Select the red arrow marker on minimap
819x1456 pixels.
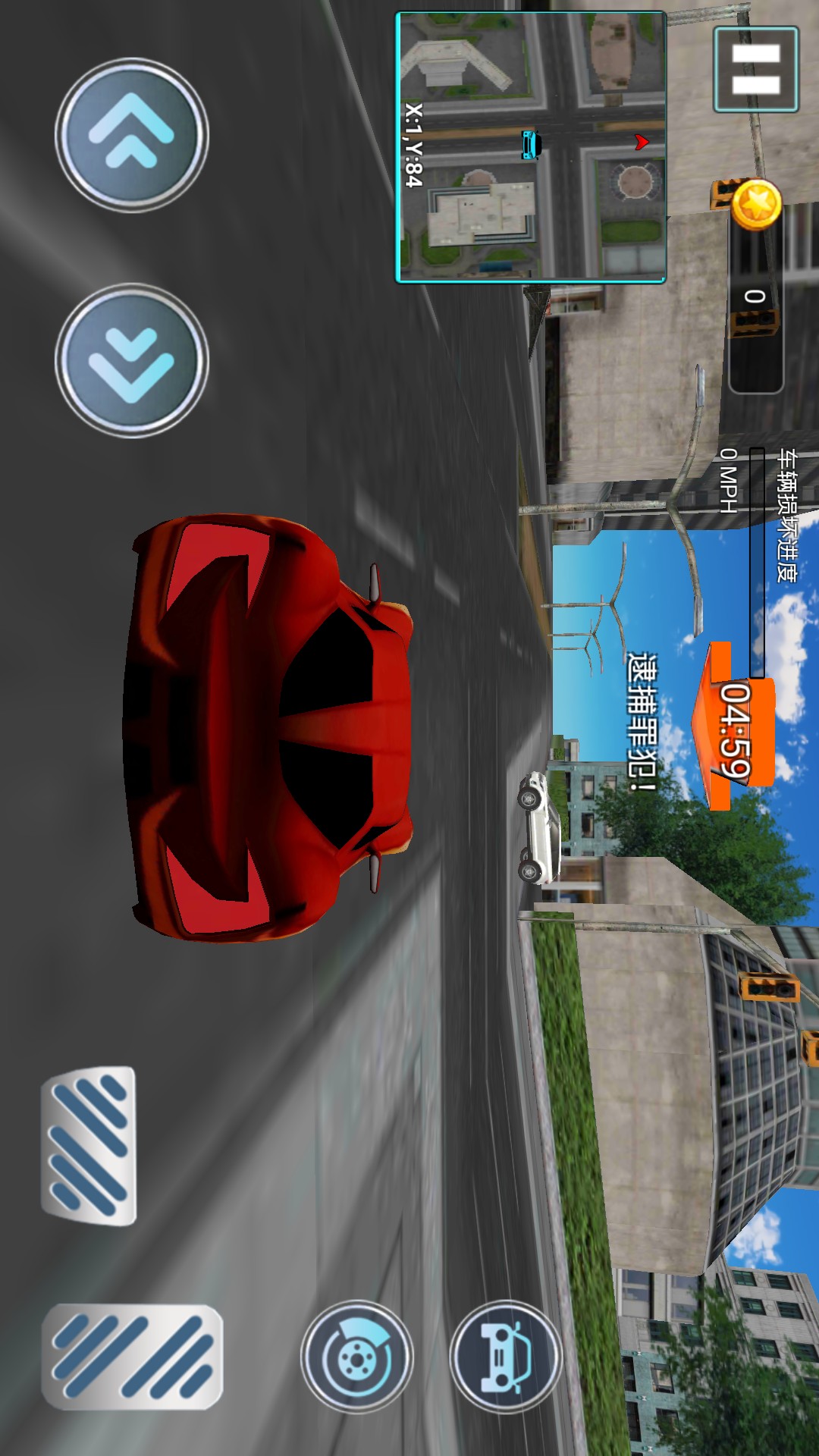(x=642, y=142)
